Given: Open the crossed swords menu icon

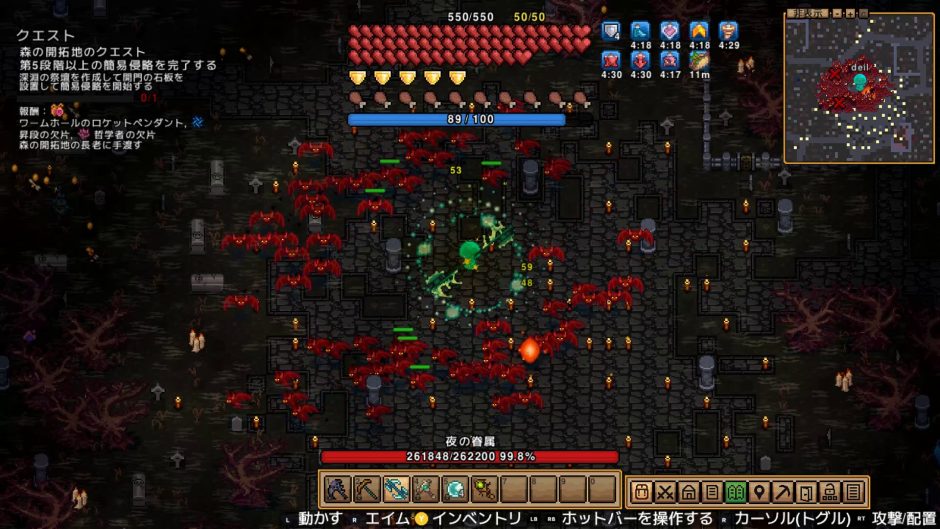Looking at the screenshot, I should tap(664, 491).
